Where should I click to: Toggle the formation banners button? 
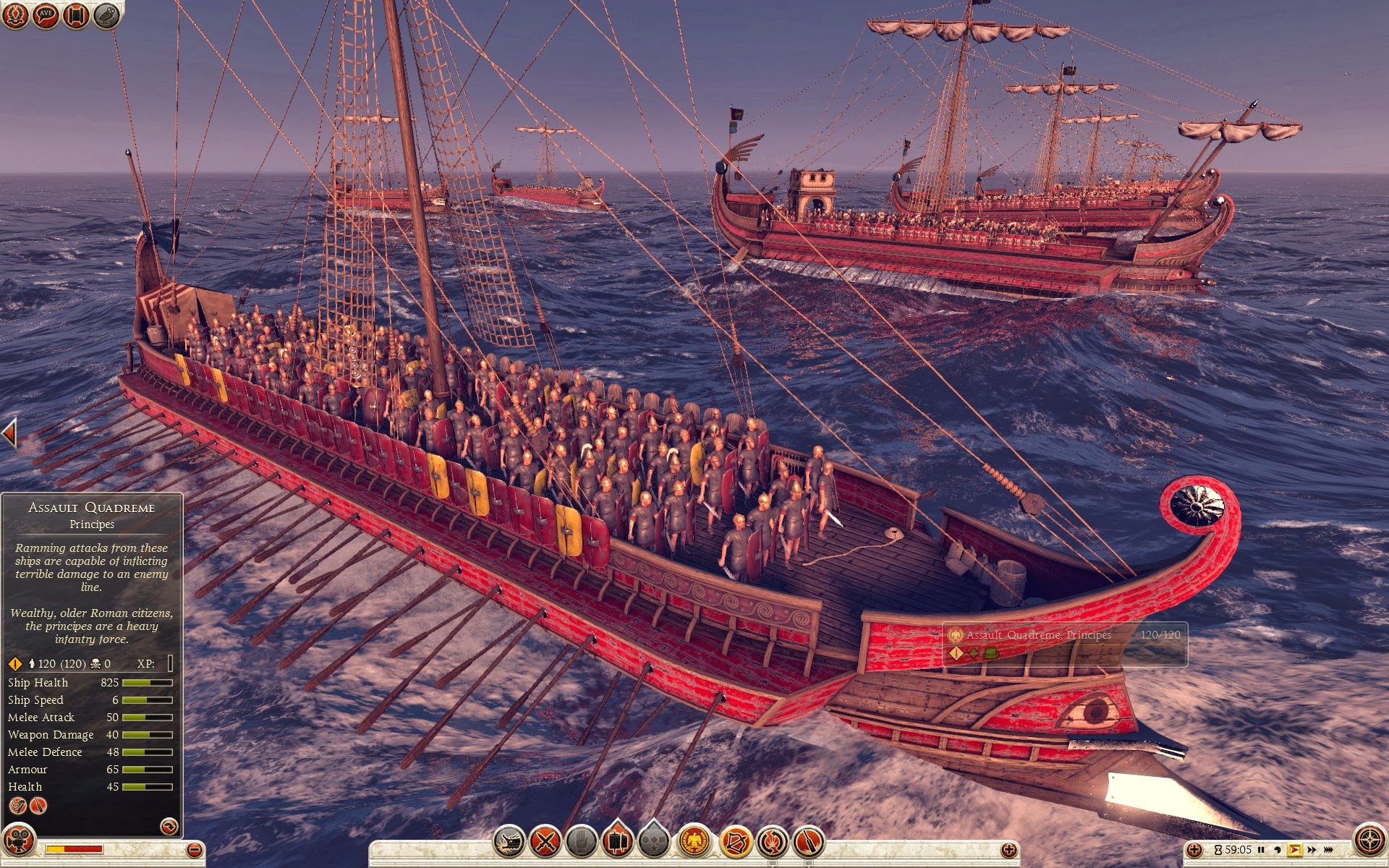pyautogui.click(x=617, y=841)
